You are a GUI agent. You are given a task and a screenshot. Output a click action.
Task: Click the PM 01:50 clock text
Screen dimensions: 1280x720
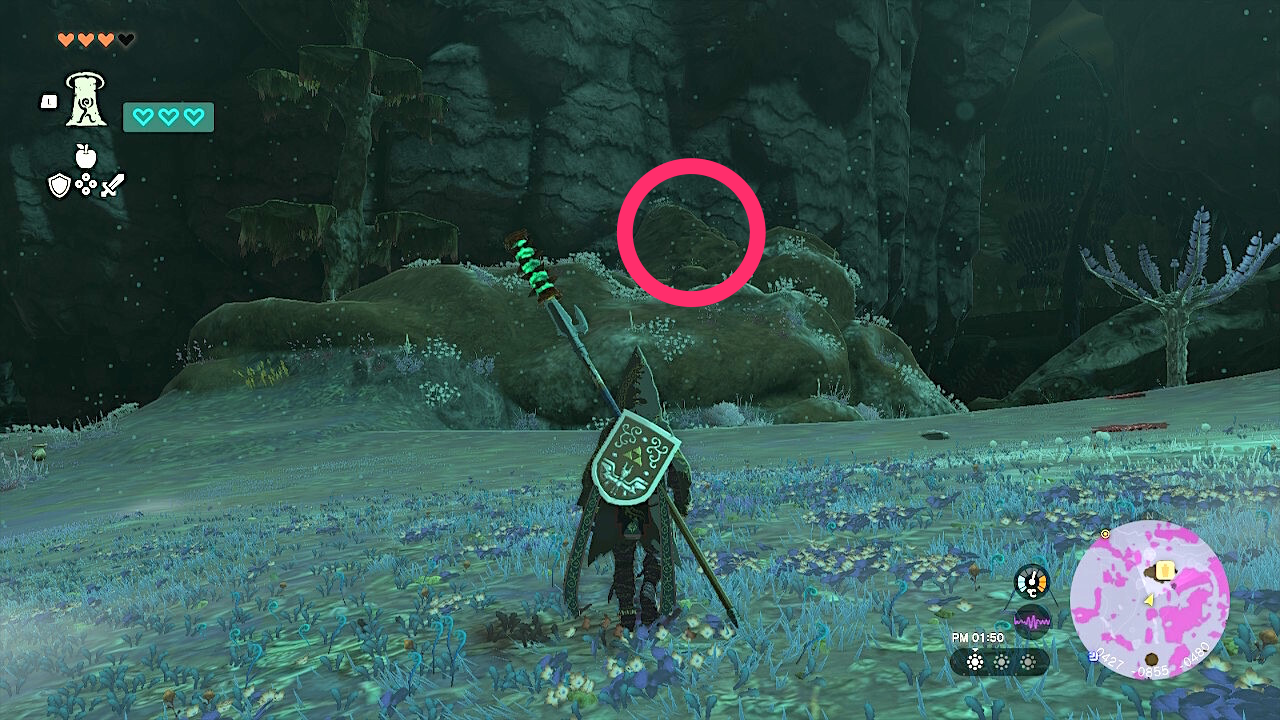(x=978, y=638)
